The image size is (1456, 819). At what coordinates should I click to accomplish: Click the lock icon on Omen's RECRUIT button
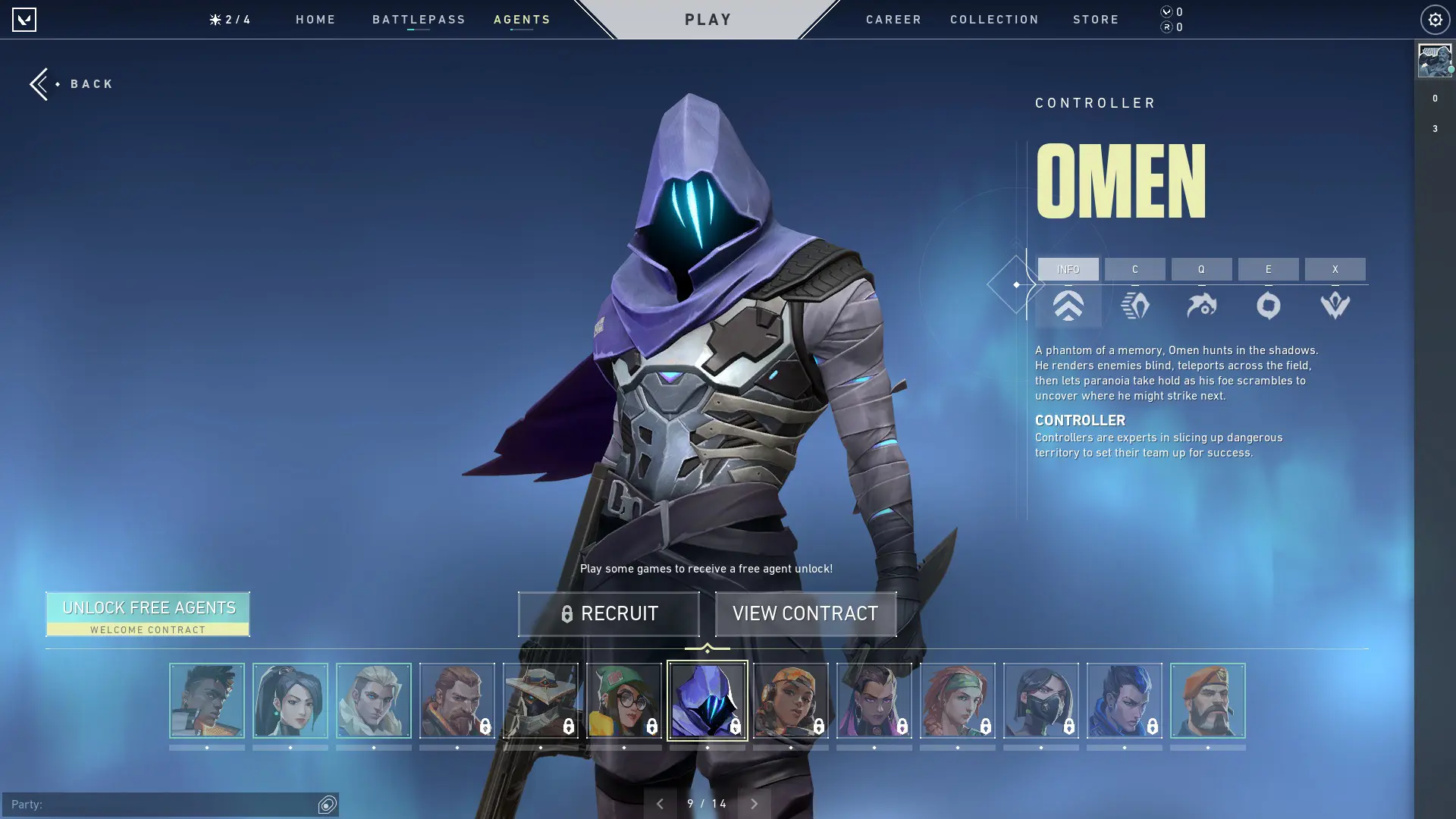(x=567, y=614)
